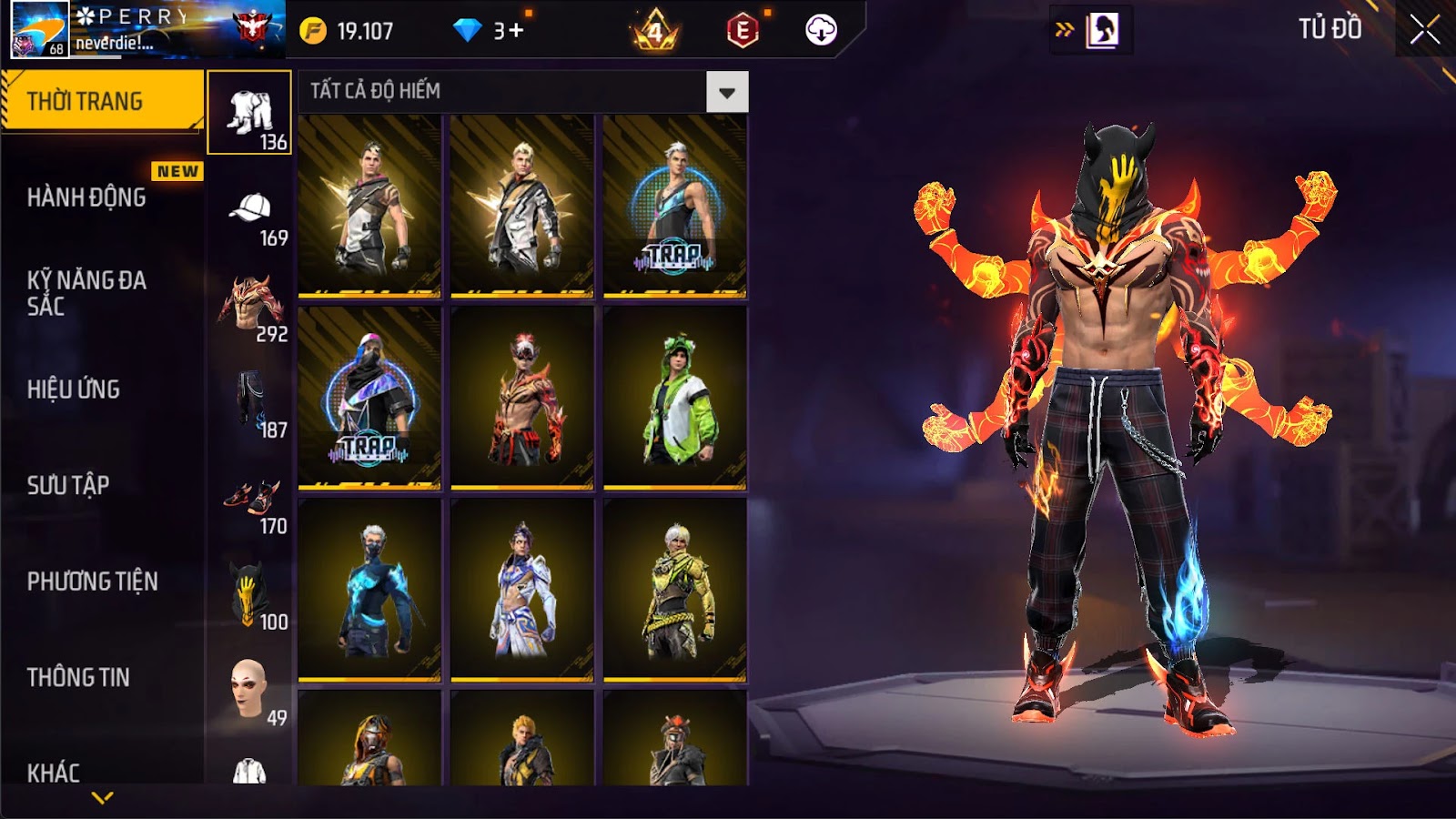
Task: Open the TẤT CẢ ĐỘ HIẾM rarity dropdown
Action: click(x=726, y=92)
